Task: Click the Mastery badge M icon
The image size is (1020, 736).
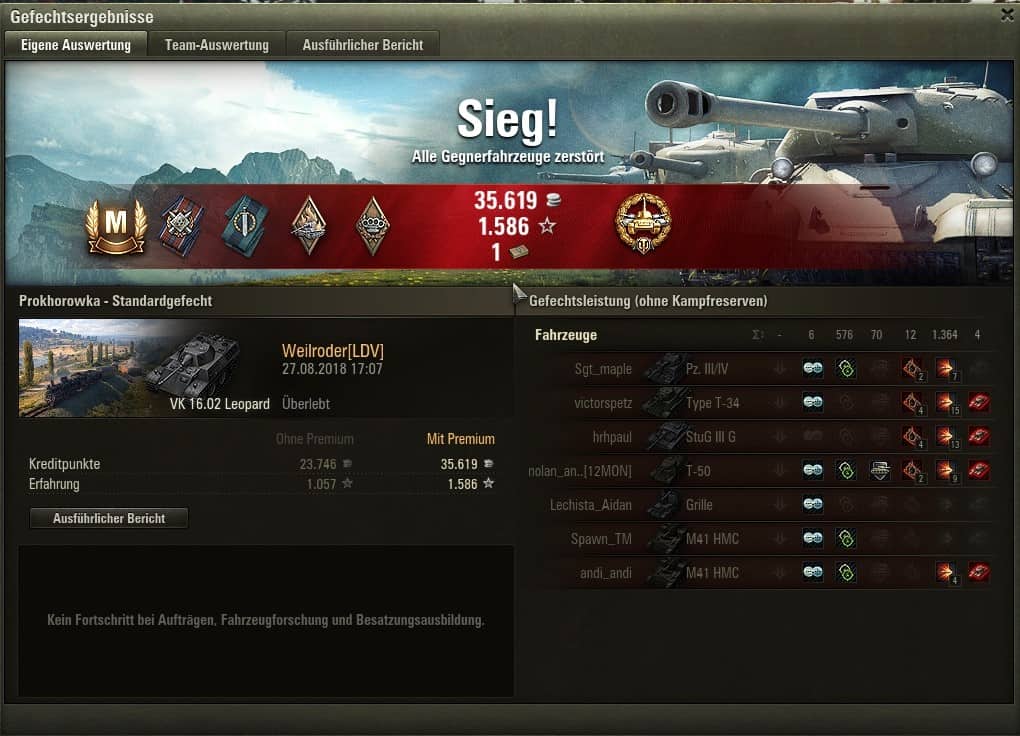Action: 116,227
